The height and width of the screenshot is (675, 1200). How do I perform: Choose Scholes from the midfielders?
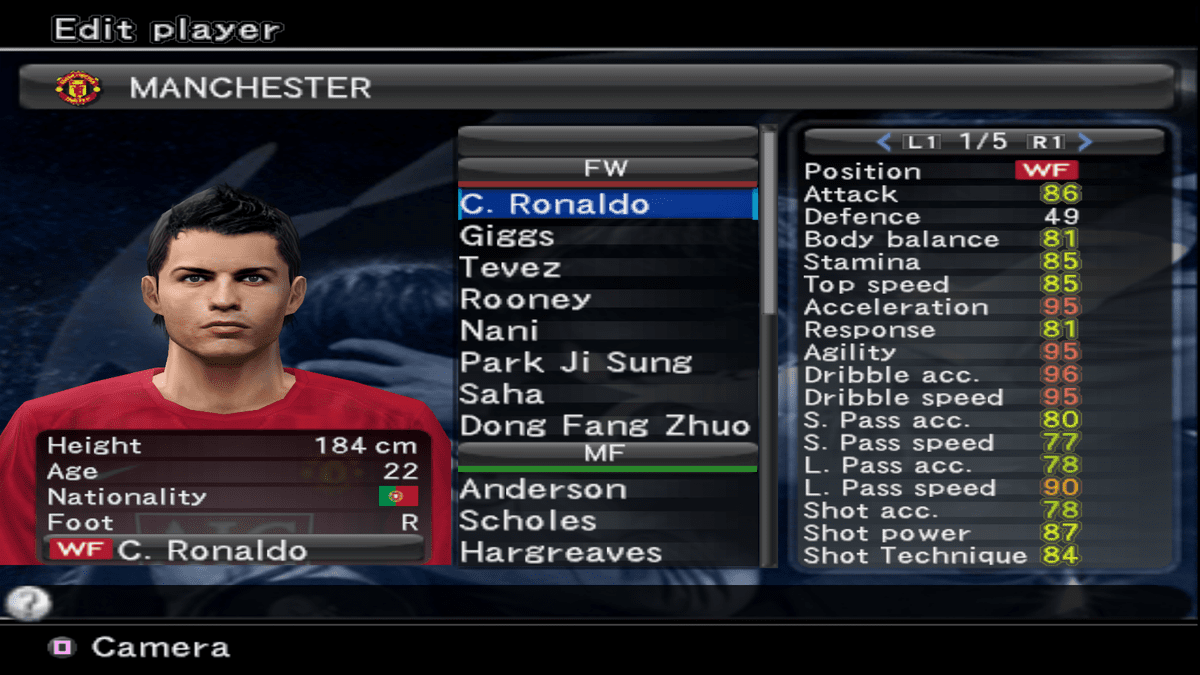click(x=528, y=521)
